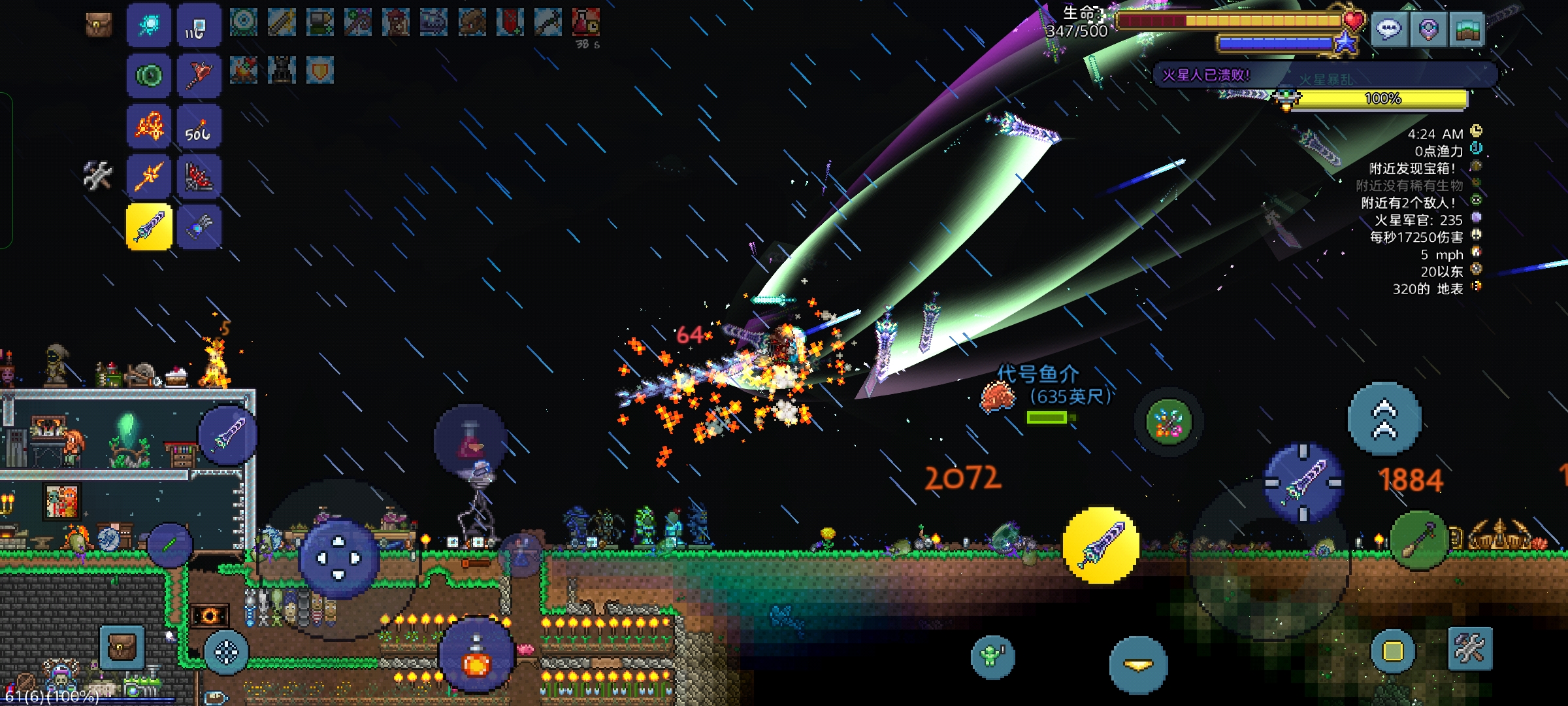This screenshot has width=1568, height=706.
Task: Select the highlighted yellow Zenith sword slot
Action: [149, 227]
